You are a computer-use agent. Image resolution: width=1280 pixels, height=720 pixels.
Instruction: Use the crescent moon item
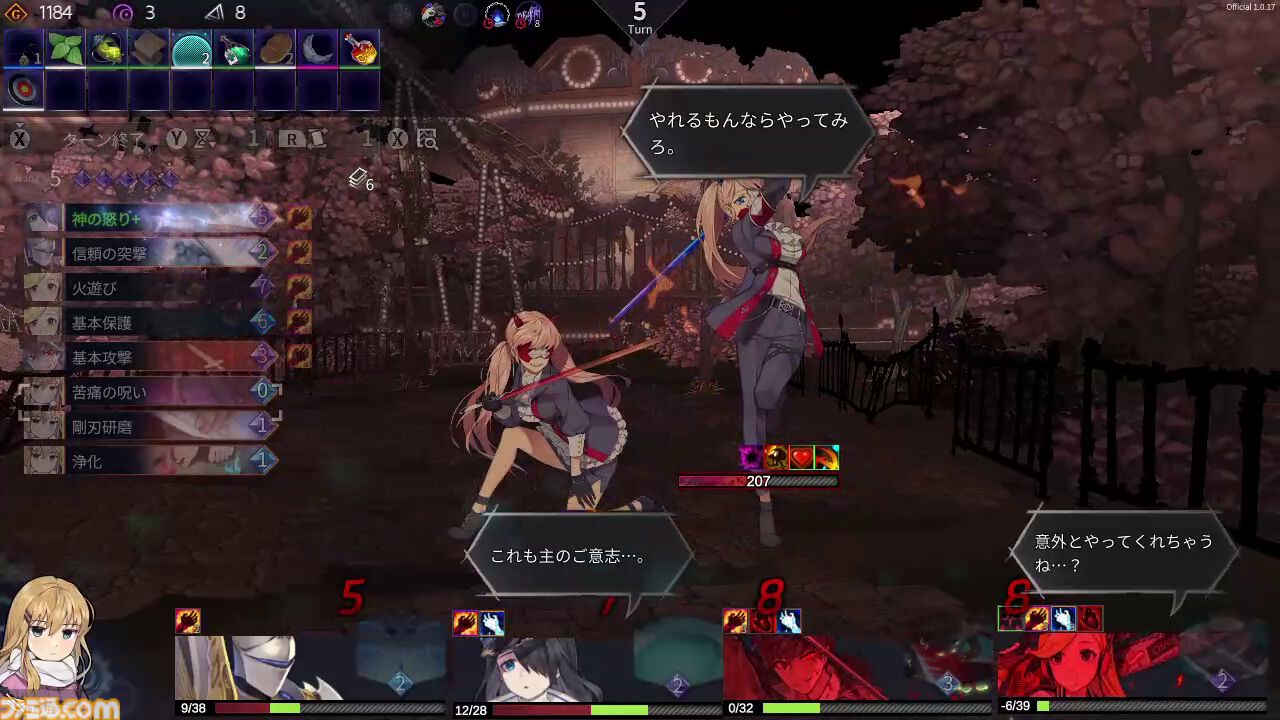click(316, 50)
